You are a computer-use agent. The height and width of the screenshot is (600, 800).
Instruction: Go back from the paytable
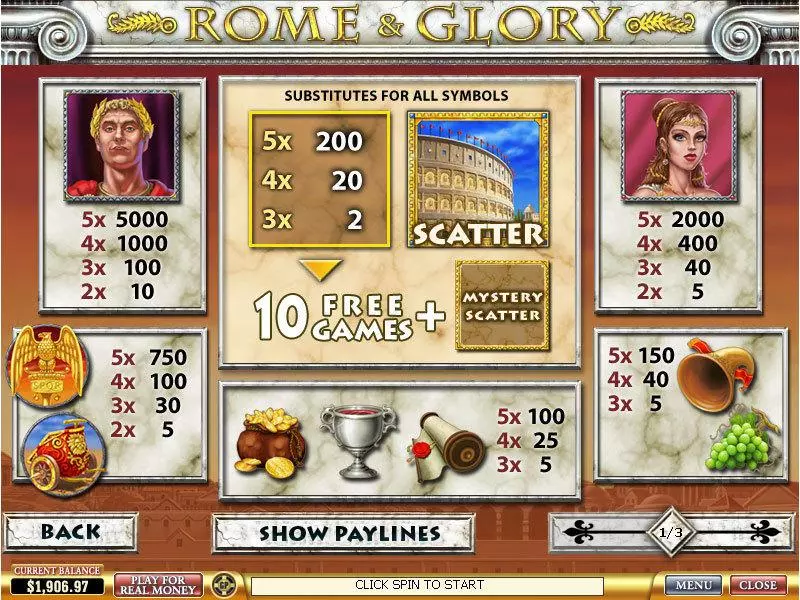pyautogui.click(x=69, y=532)
